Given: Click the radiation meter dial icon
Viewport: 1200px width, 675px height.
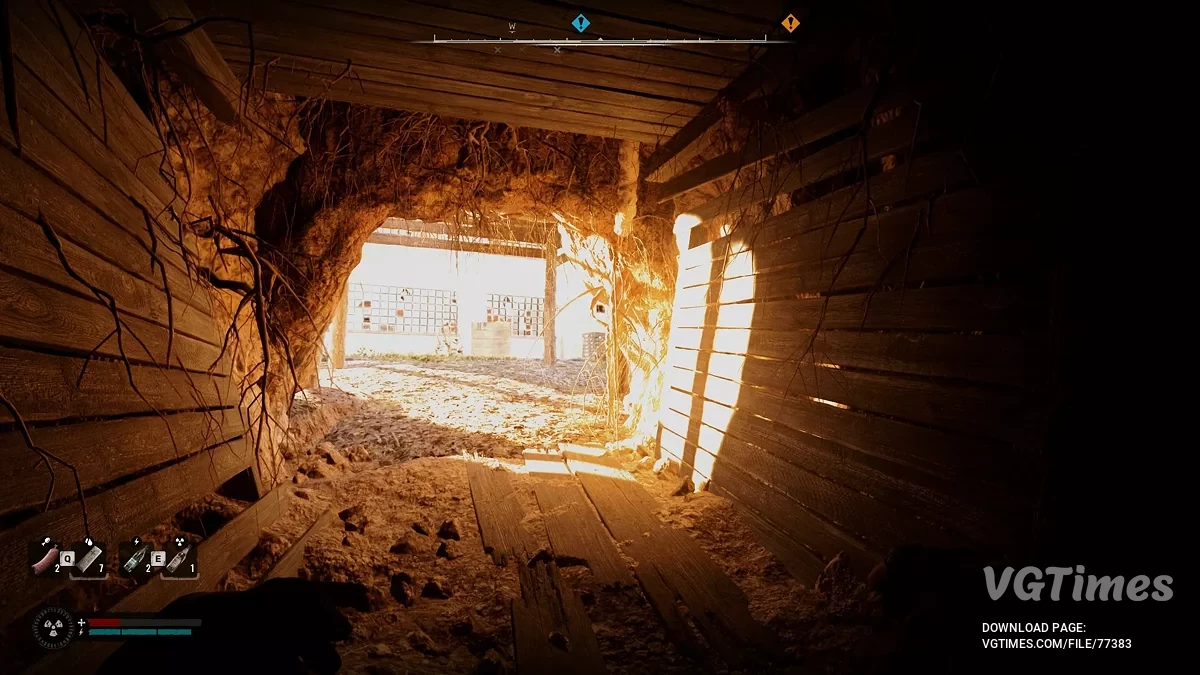Looking at the screenshot, I should click(51, 627).
